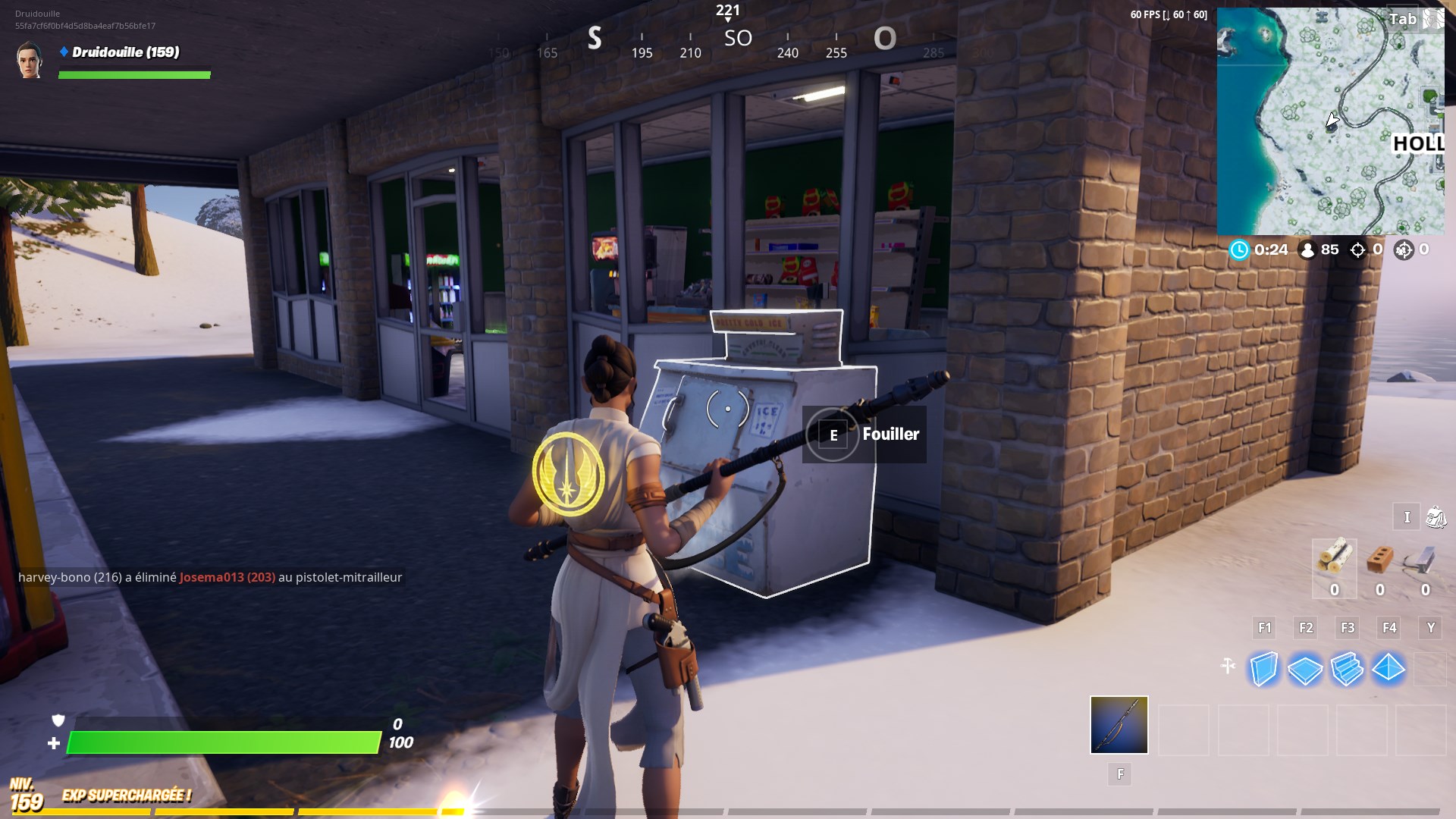This screenshot has height=819, width=1456.
Task: Click the Tab hint on the minimap
Action: (x=1401, y=20)
